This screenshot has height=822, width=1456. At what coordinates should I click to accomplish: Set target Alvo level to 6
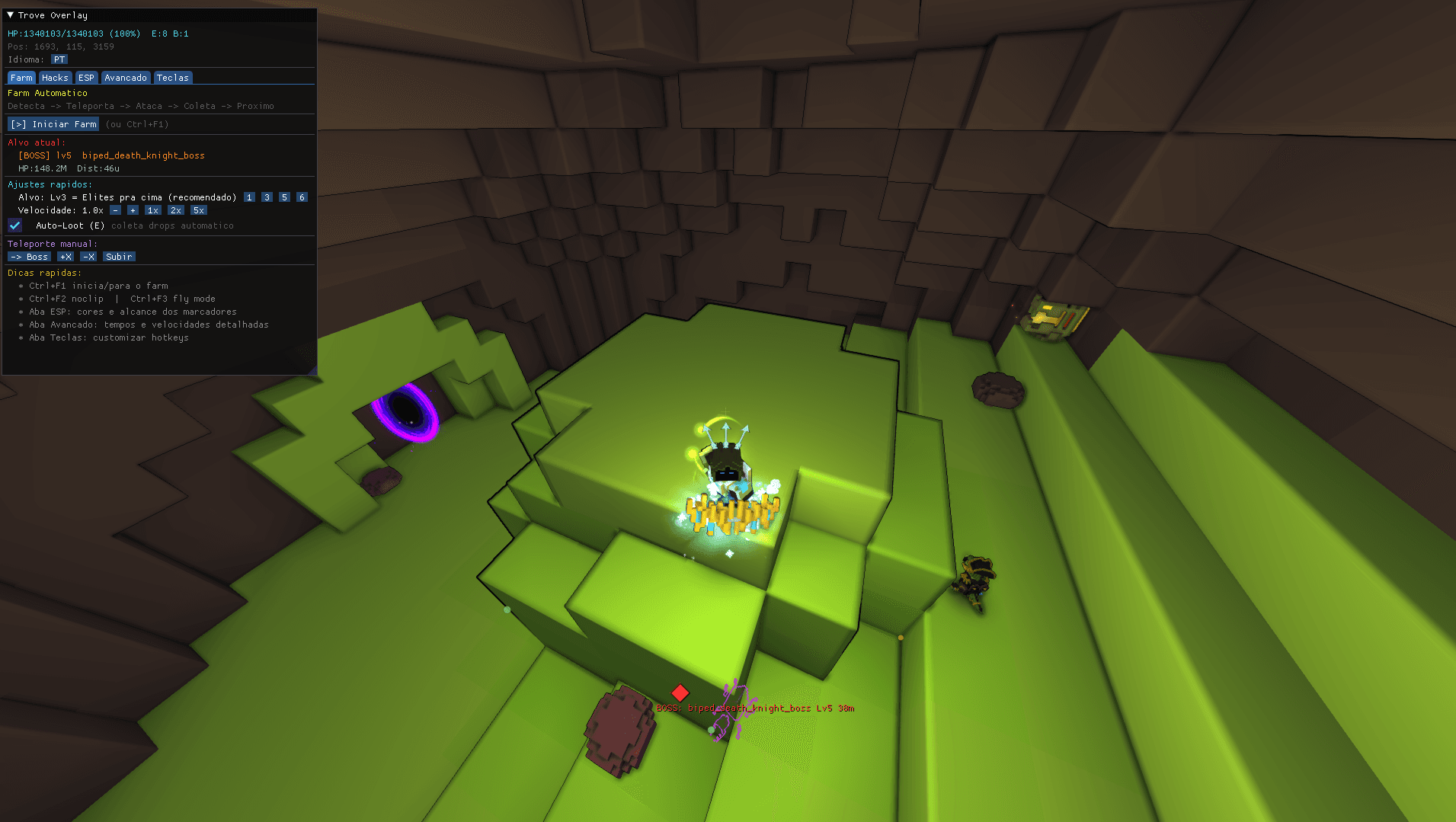point(301,197)
